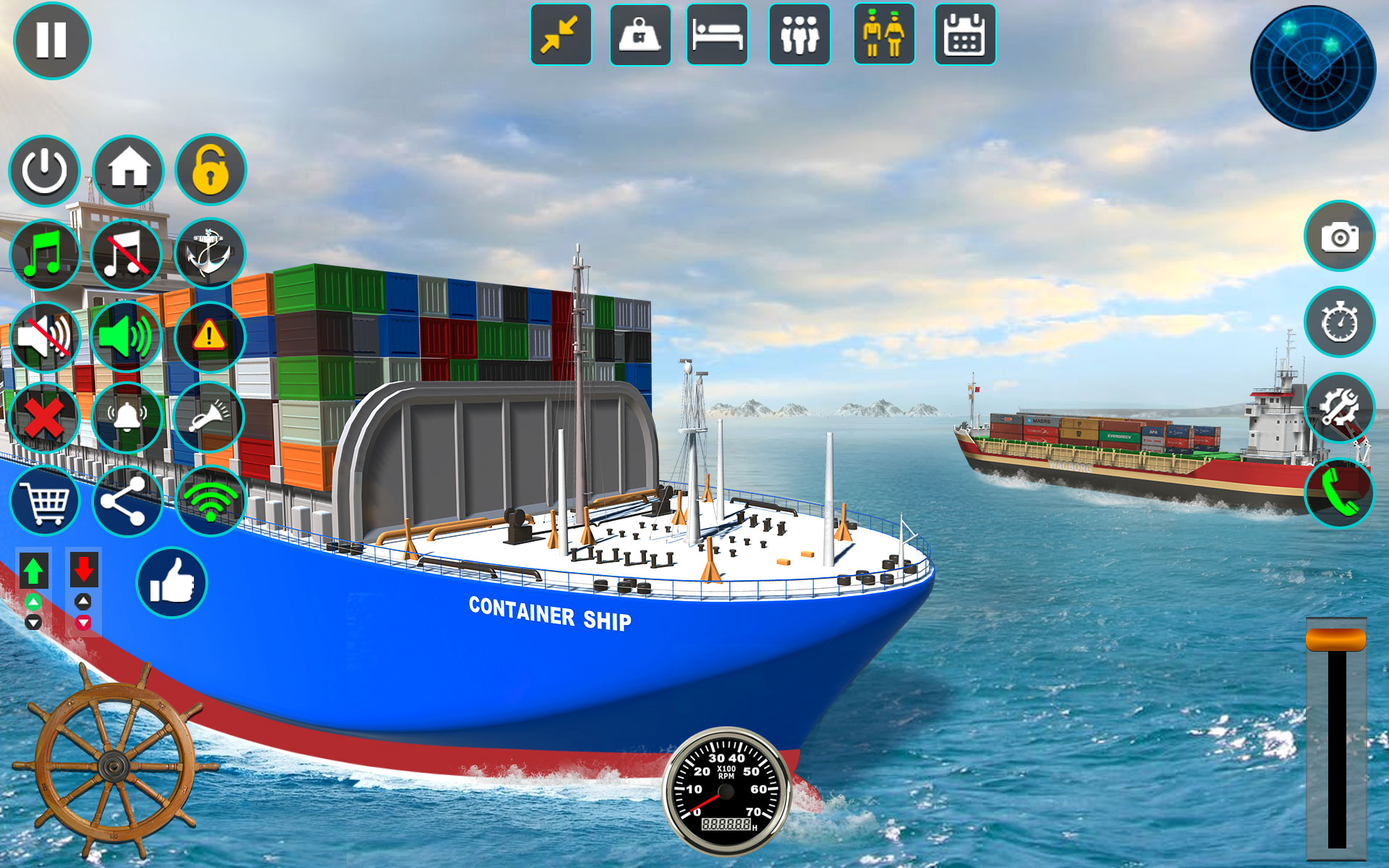Toggle the wifi connection on

209,501
